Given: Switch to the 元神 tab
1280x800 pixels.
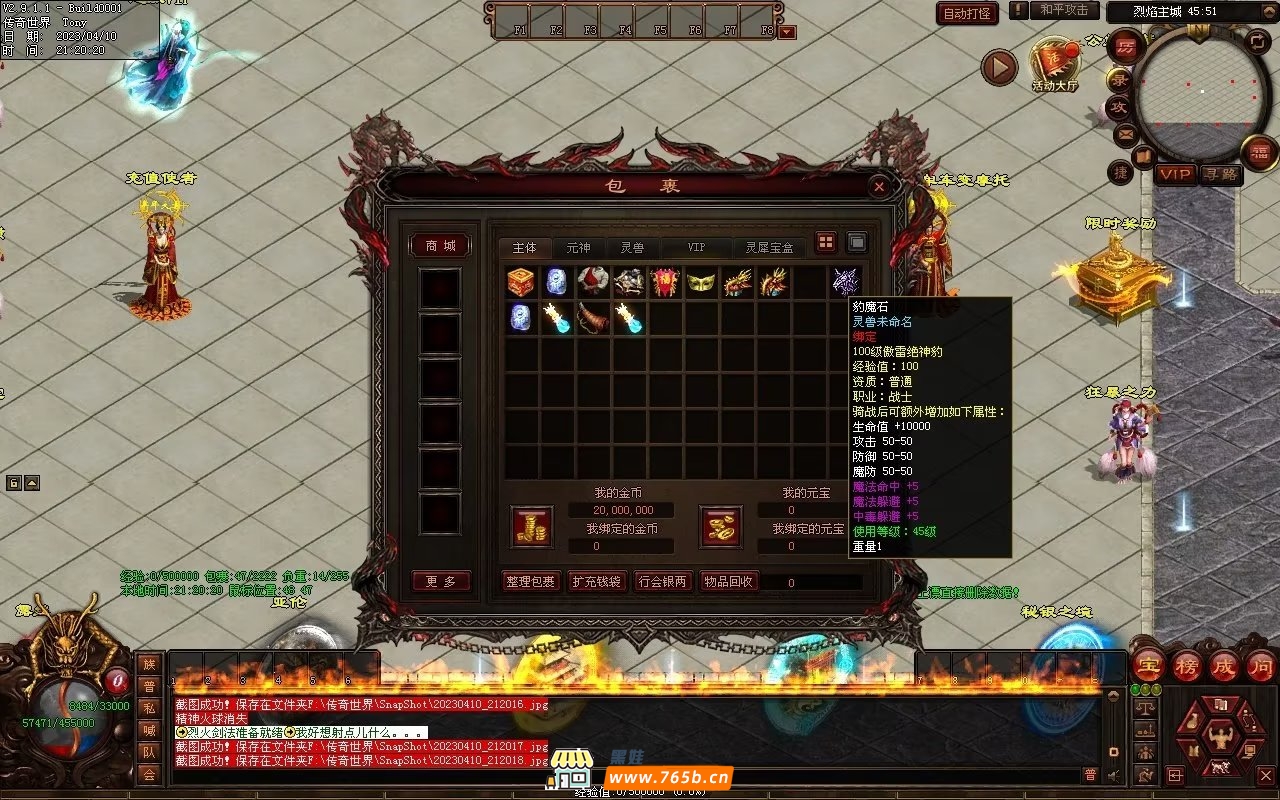Looking at the screenshot, I should point(578,248).
